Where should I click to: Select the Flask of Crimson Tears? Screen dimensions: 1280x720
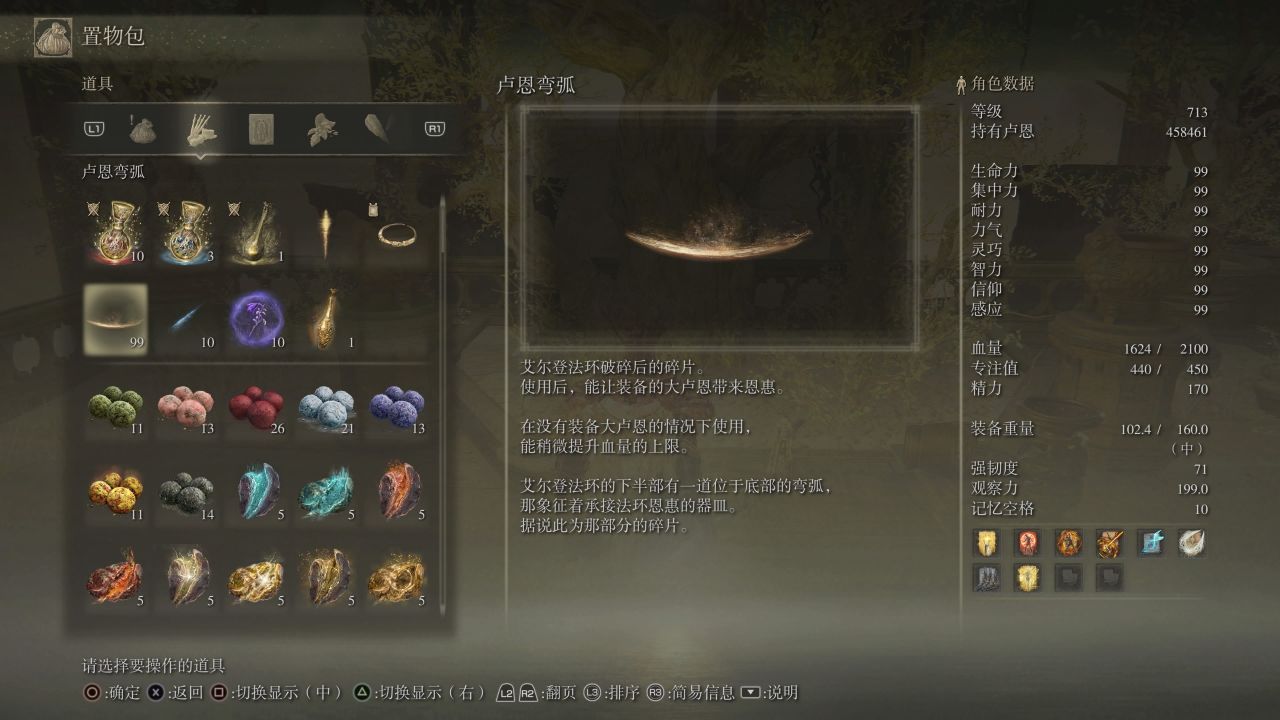tap(115, 232)
